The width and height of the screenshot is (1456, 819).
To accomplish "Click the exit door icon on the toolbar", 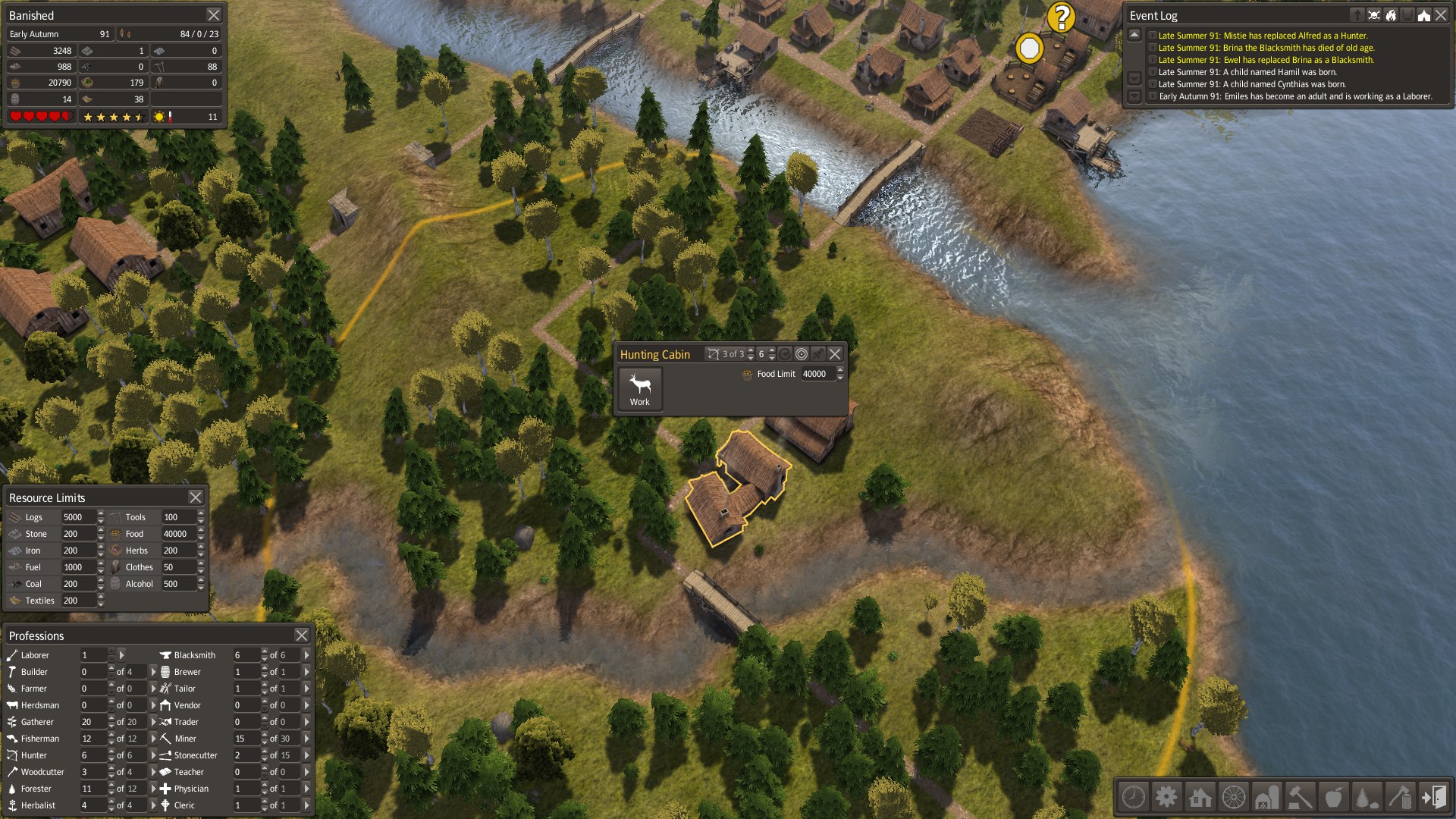I will [x=1436, y=797].
